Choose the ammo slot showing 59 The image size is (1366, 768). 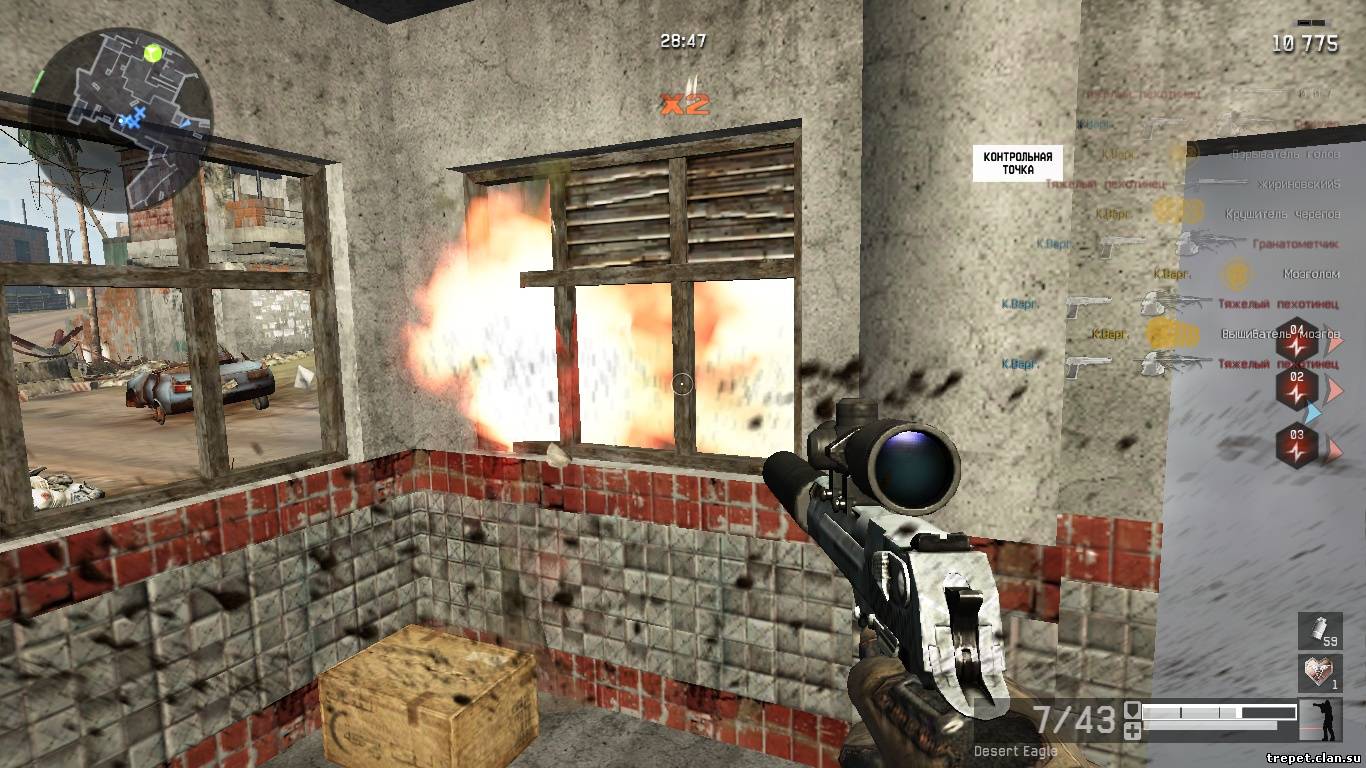pos(1320,631)
